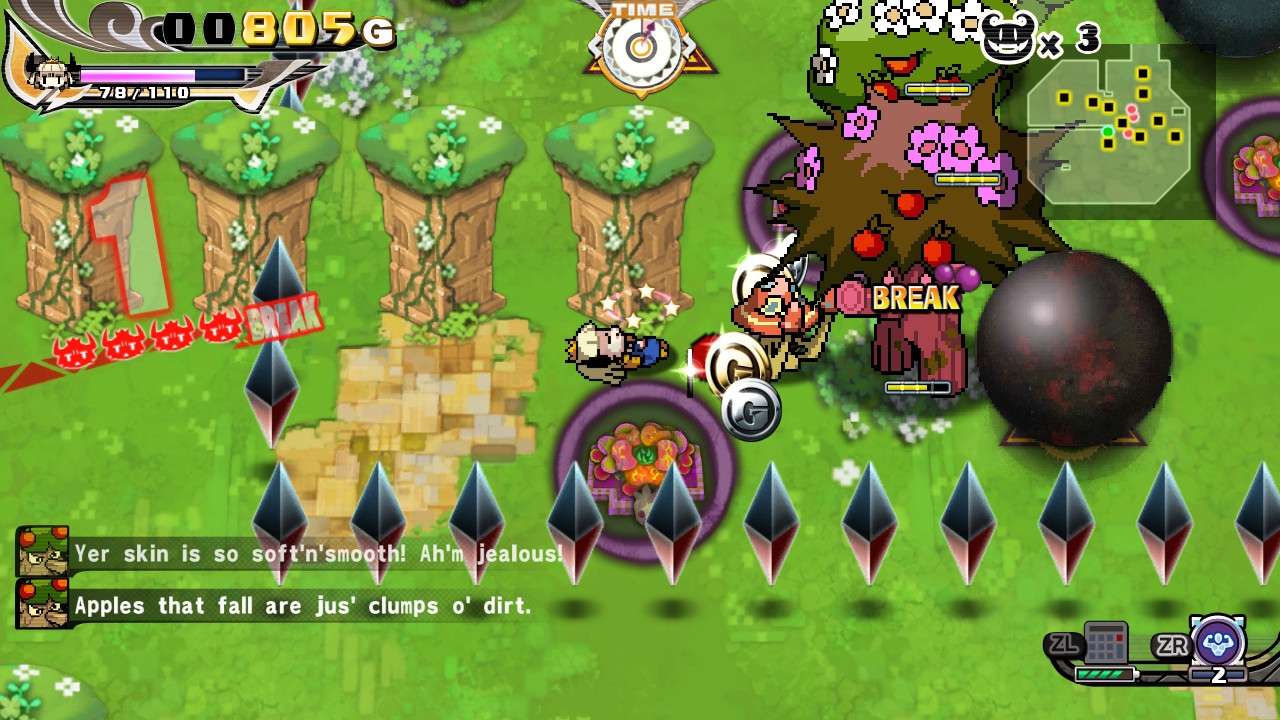Activate the keypad item icon

1106,643
